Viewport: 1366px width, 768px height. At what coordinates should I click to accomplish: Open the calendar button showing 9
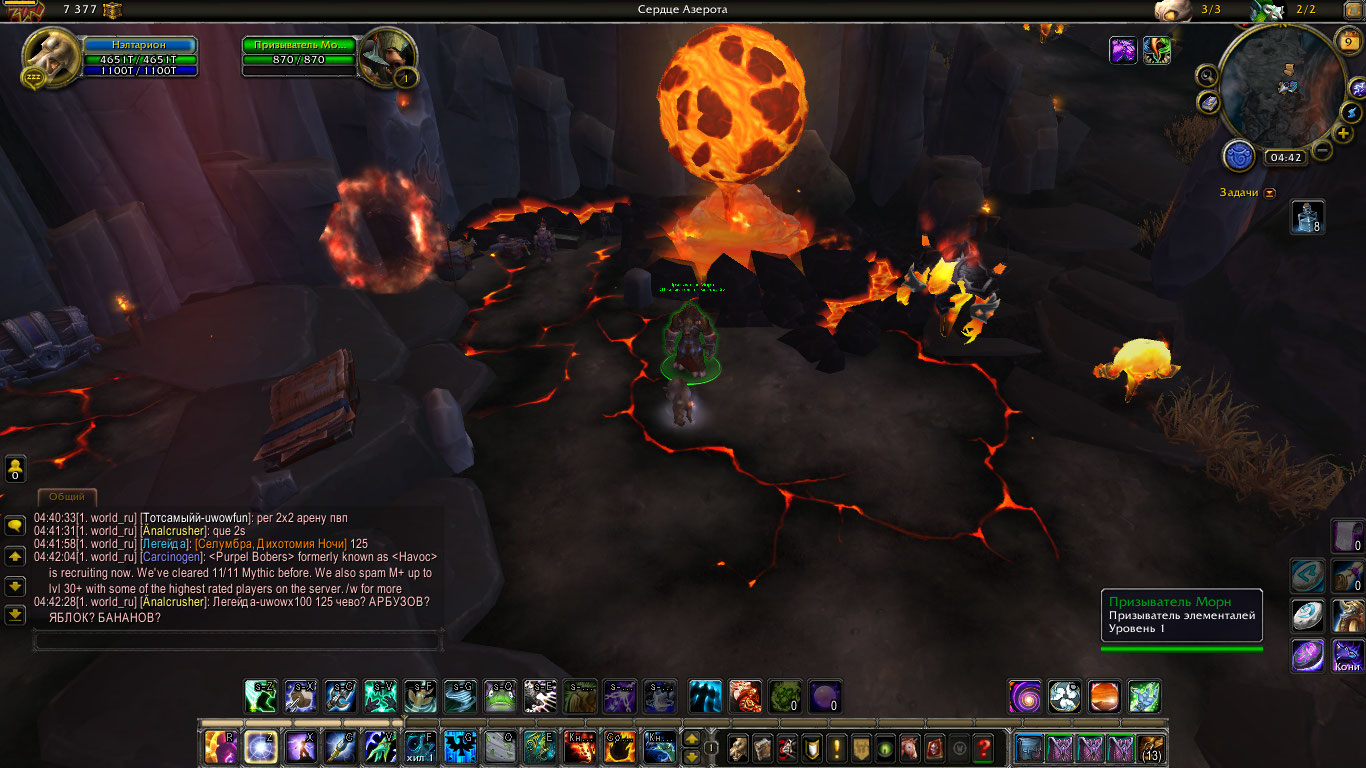point(1348,43)
